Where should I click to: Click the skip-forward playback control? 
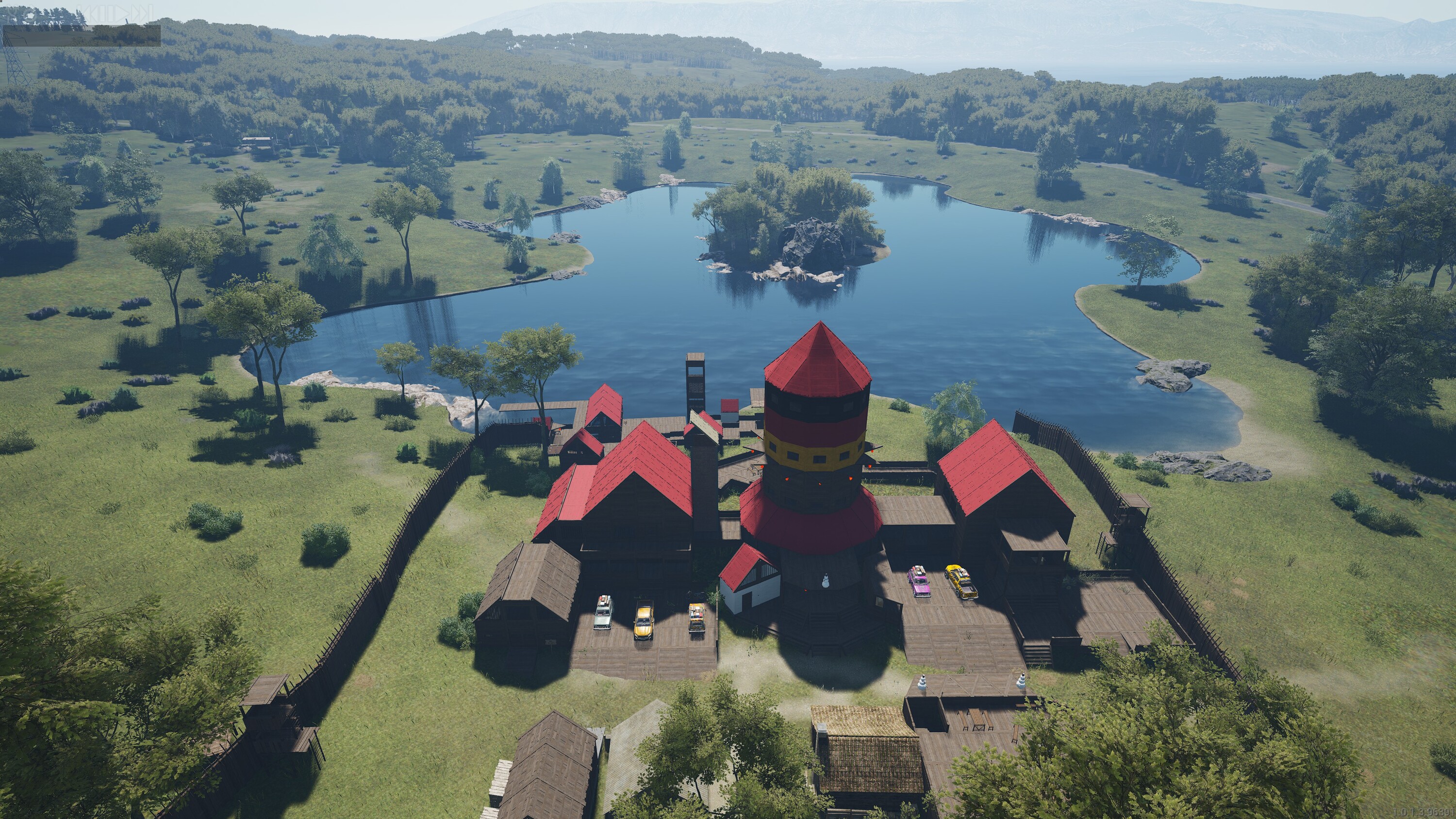point(142,14)
